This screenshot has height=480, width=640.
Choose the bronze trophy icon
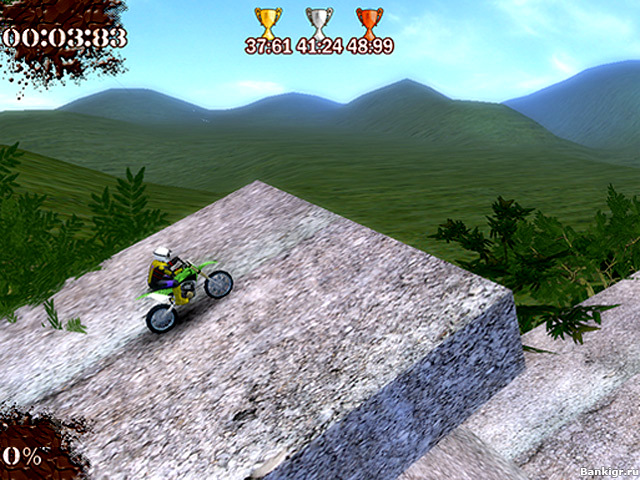tap(370, 21)
